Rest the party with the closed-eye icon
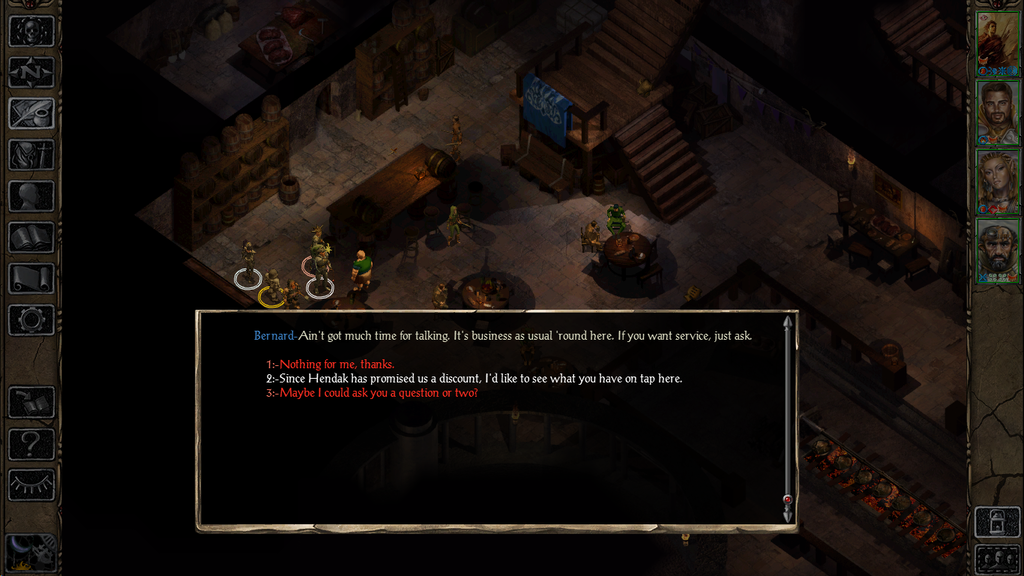This screenshot has width=1024, height=576. 31,484
